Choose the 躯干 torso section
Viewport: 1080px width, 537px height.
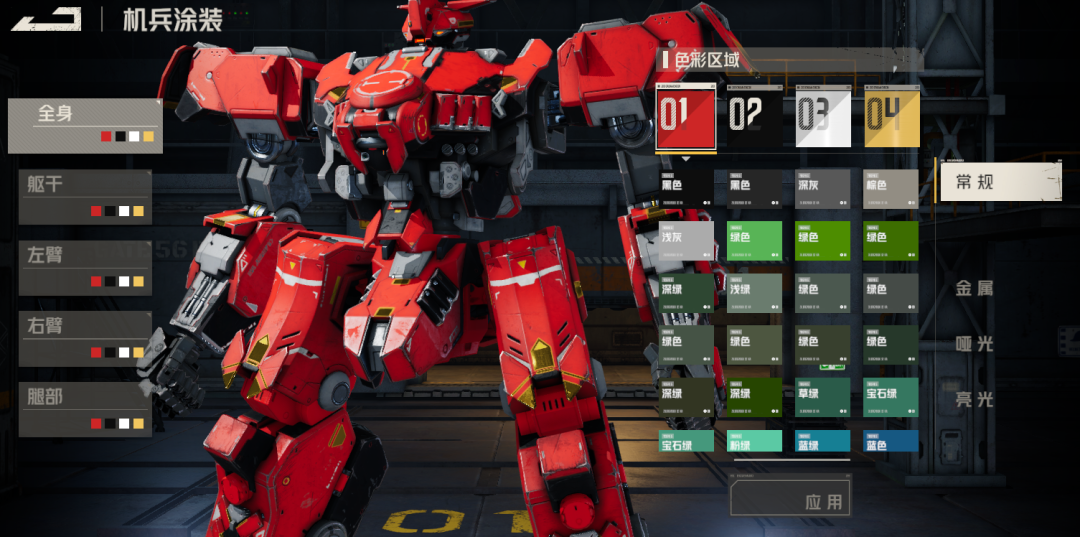[85, 196]
